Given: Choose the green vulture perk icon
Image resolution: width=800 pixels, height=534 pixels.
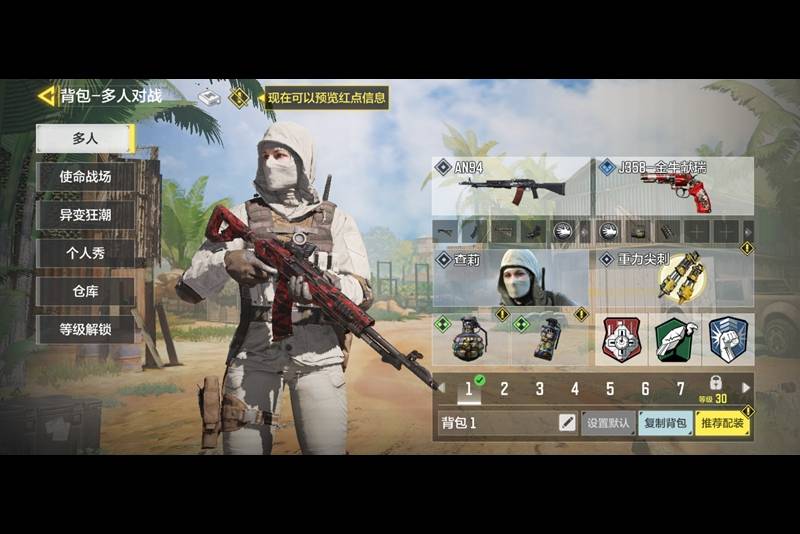Looking at the screenshot, I should click(x=674, y=340).
